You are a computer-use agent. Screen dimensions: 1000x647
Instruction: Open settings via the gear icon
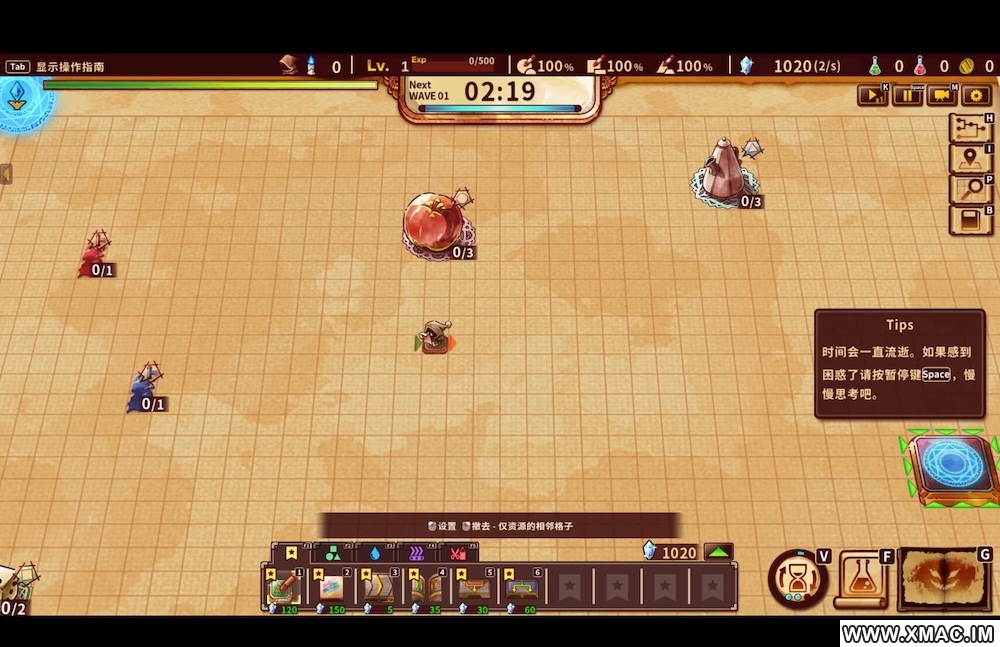click(975, 96)
